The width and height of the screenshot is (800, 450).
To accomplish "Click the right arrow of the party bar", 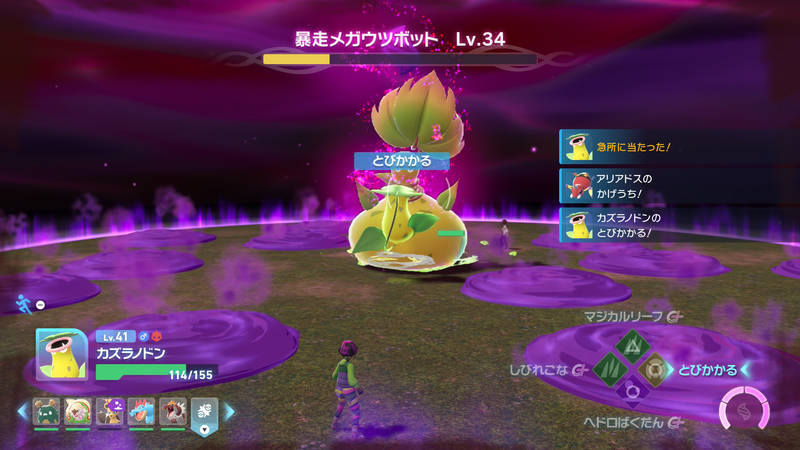I will (x=229, y=410).
